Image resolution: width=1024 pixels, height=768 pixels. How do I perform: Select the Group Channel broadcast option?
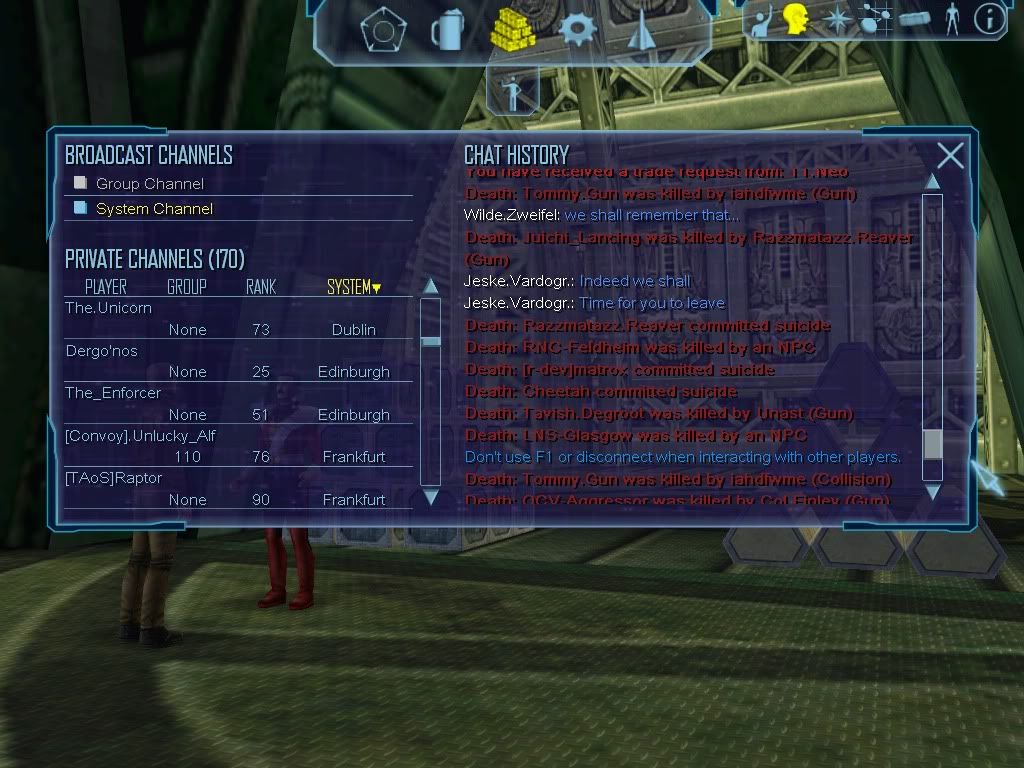(149, 184)
